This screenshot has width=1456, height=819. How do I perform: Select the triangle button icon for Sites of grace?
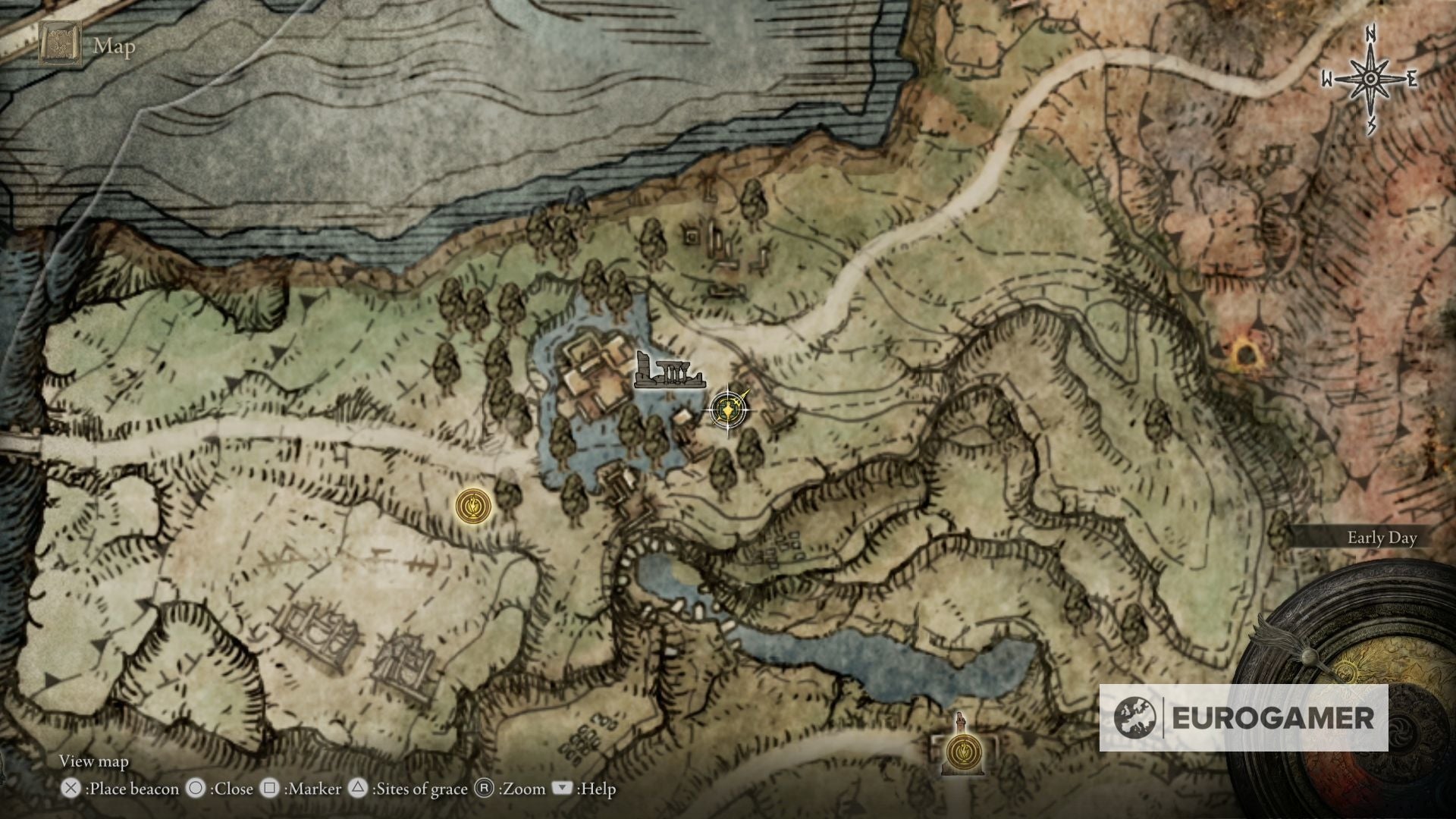point(357,789)
